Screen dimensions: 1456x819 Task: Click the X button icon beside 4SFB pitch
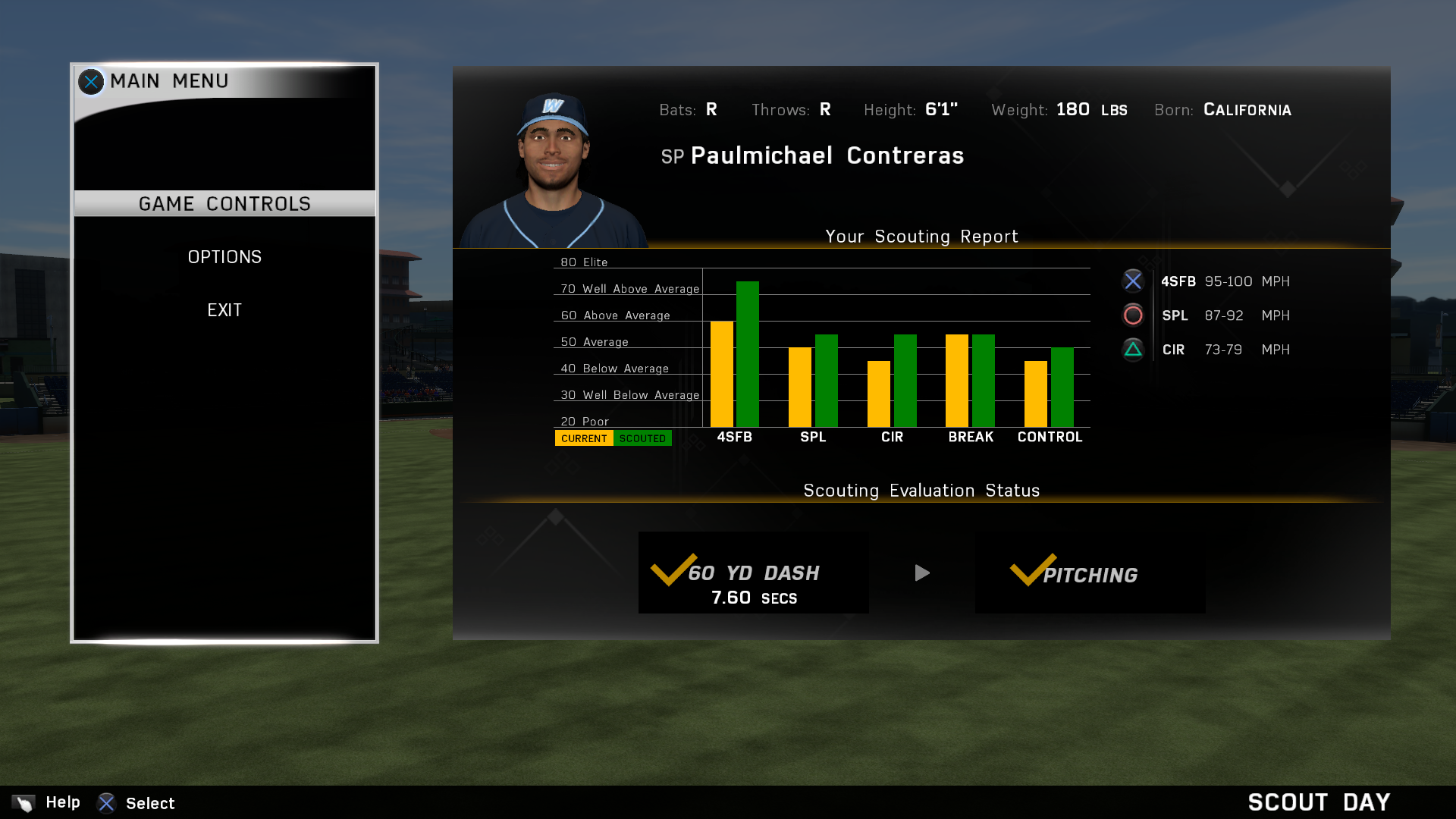pos(1132,281)
